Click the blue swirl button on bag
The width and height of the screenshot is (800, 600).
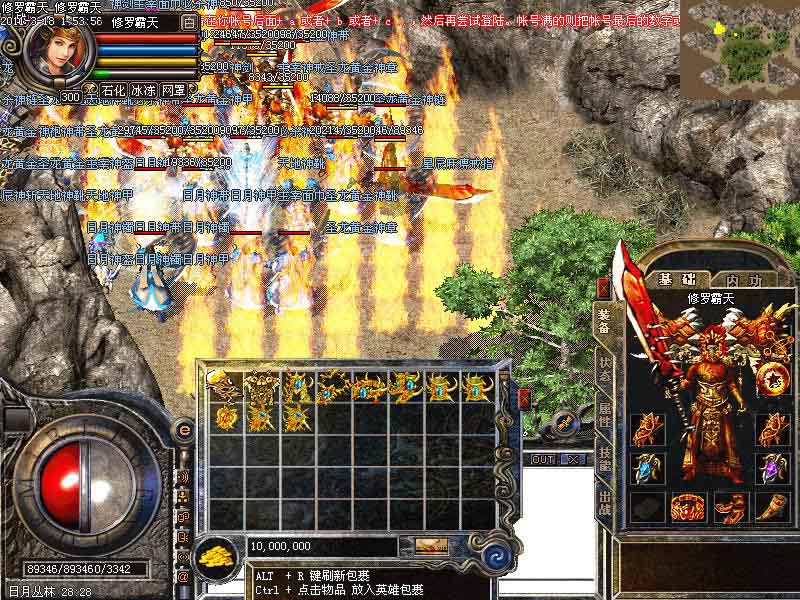pos(492,555)
